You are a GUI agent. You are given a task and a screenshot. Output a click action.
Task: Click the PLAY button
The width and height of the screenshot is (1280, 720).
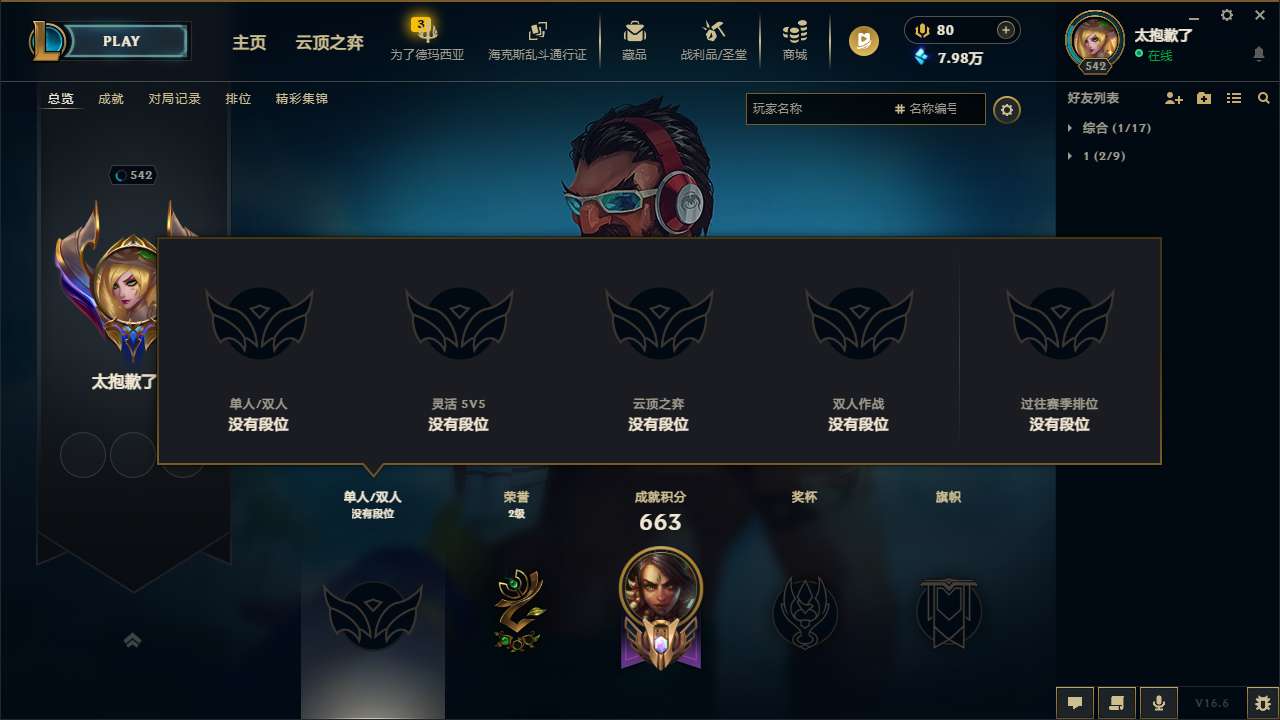[x=120, y=41]
